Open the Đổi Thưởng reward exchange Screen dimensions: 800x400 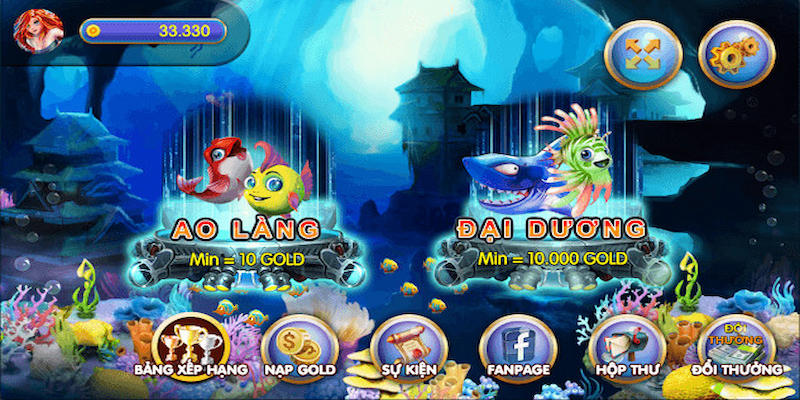click(x=735, y=346)
